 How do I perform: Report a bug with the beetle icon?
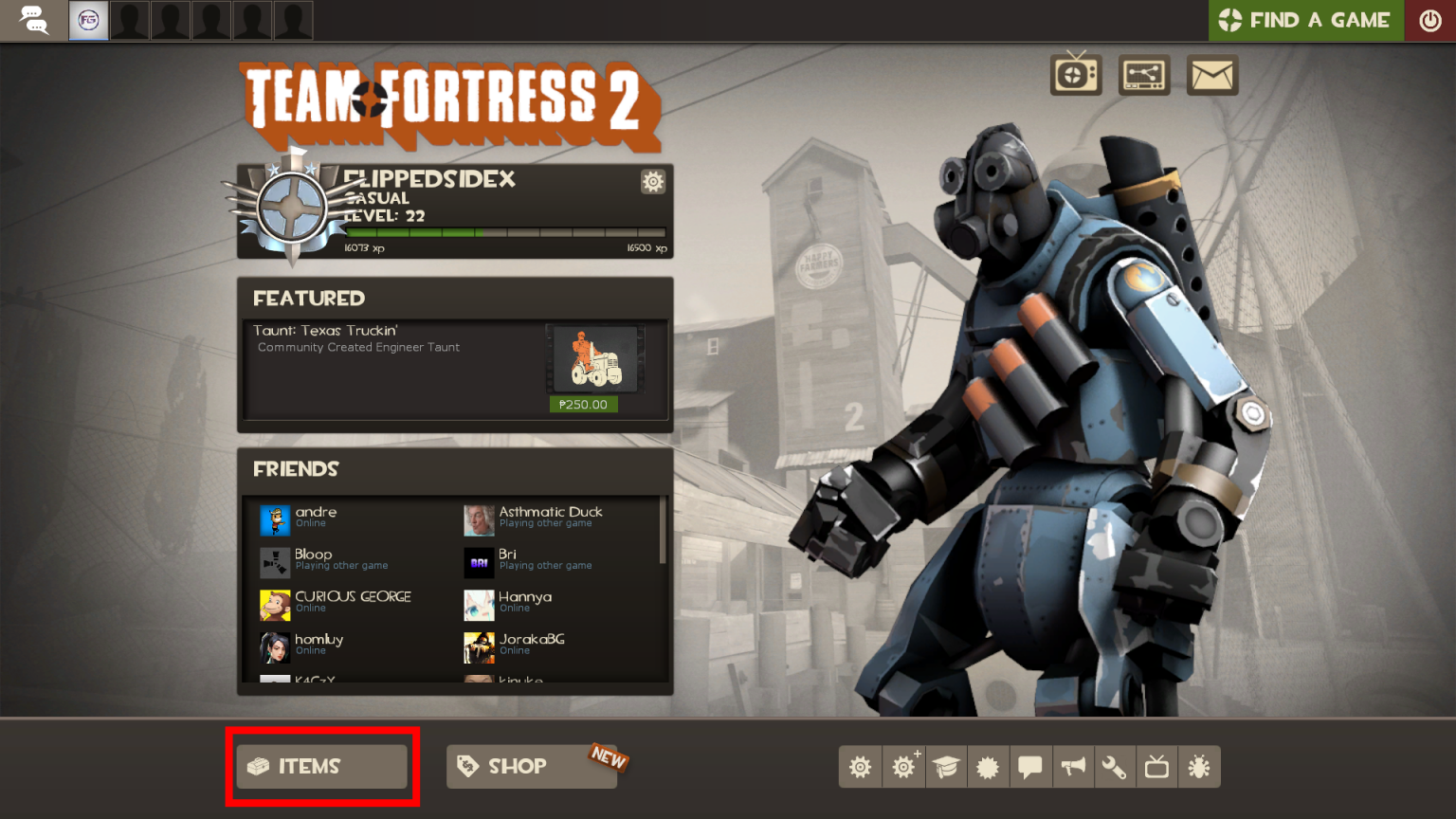(1199, 767)
